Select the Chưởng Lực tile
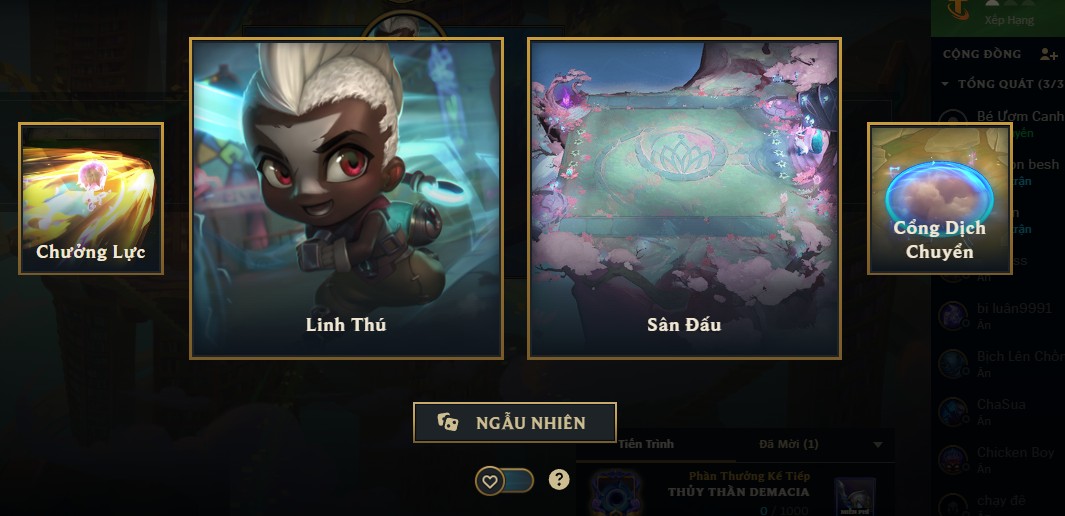 point(91,198)
